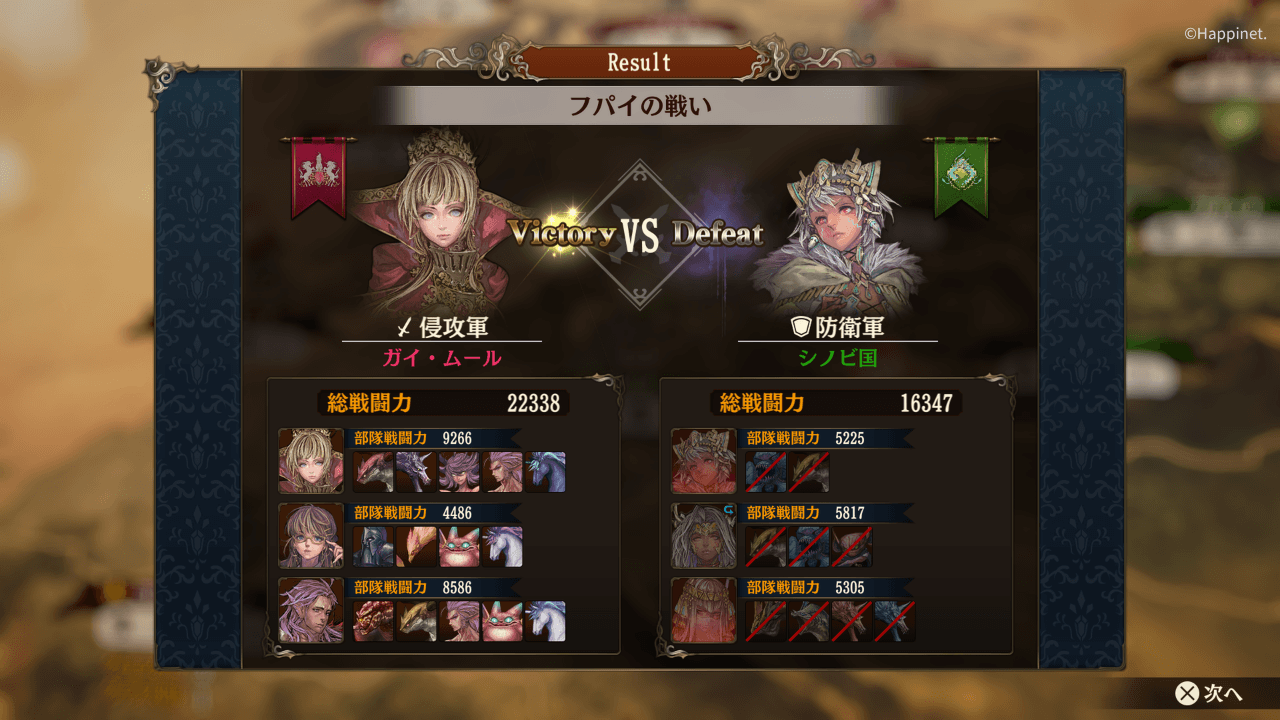This screenshot has width=1280, height=720.
Task: Select the red dragon unit in the 9266 squad
Action: pos(374,472)
